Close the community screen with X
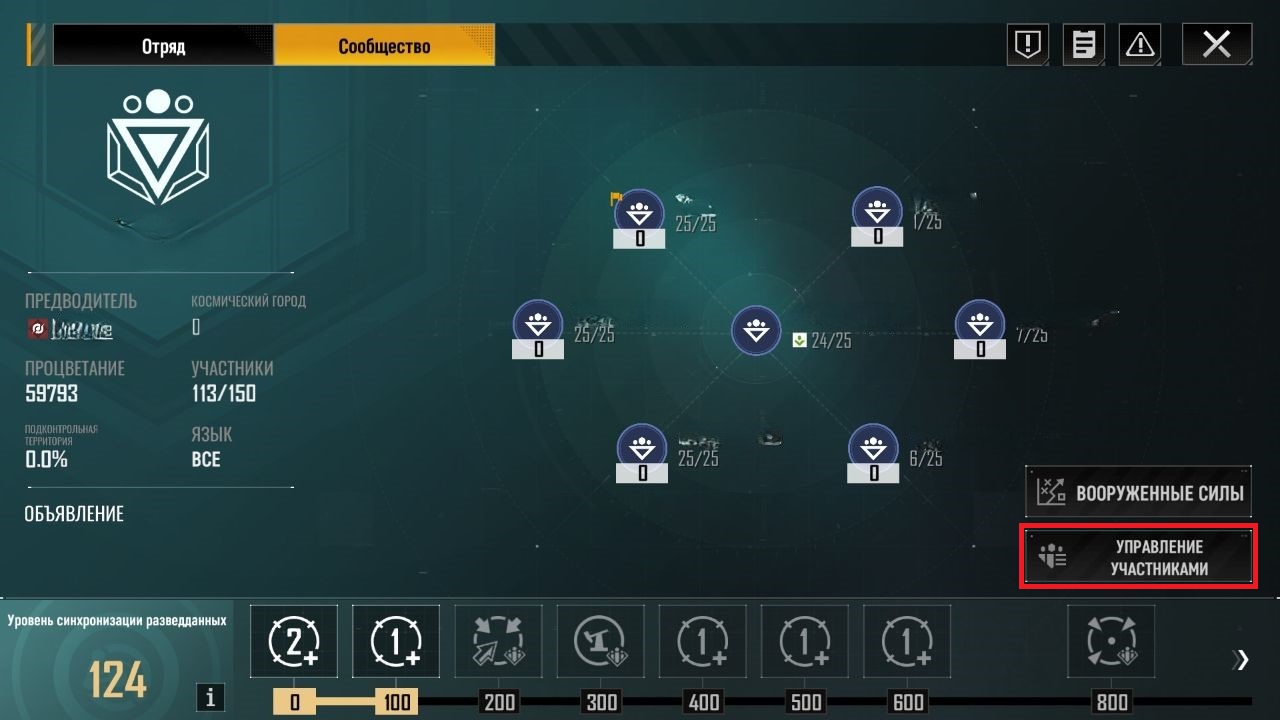Viewport: 1280px width, 720px height. 1216,45
